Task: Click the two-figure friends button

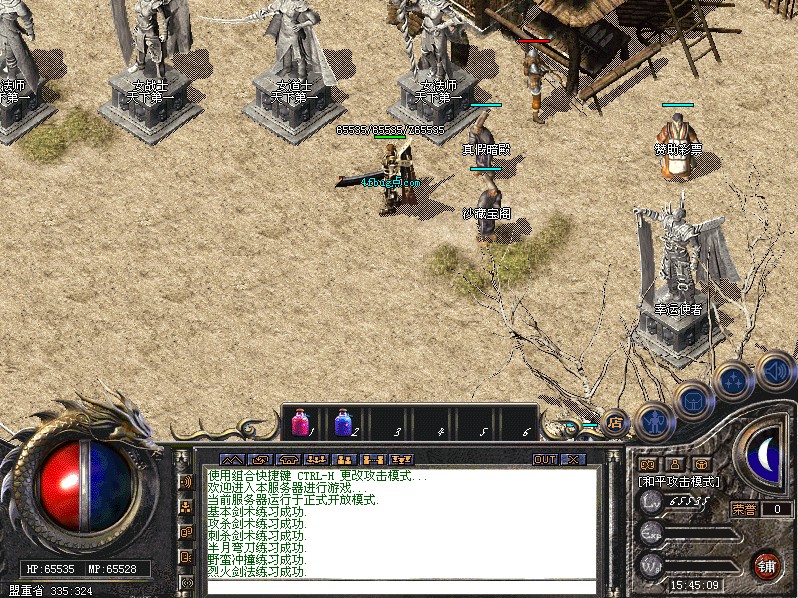Action: [344, 460]
